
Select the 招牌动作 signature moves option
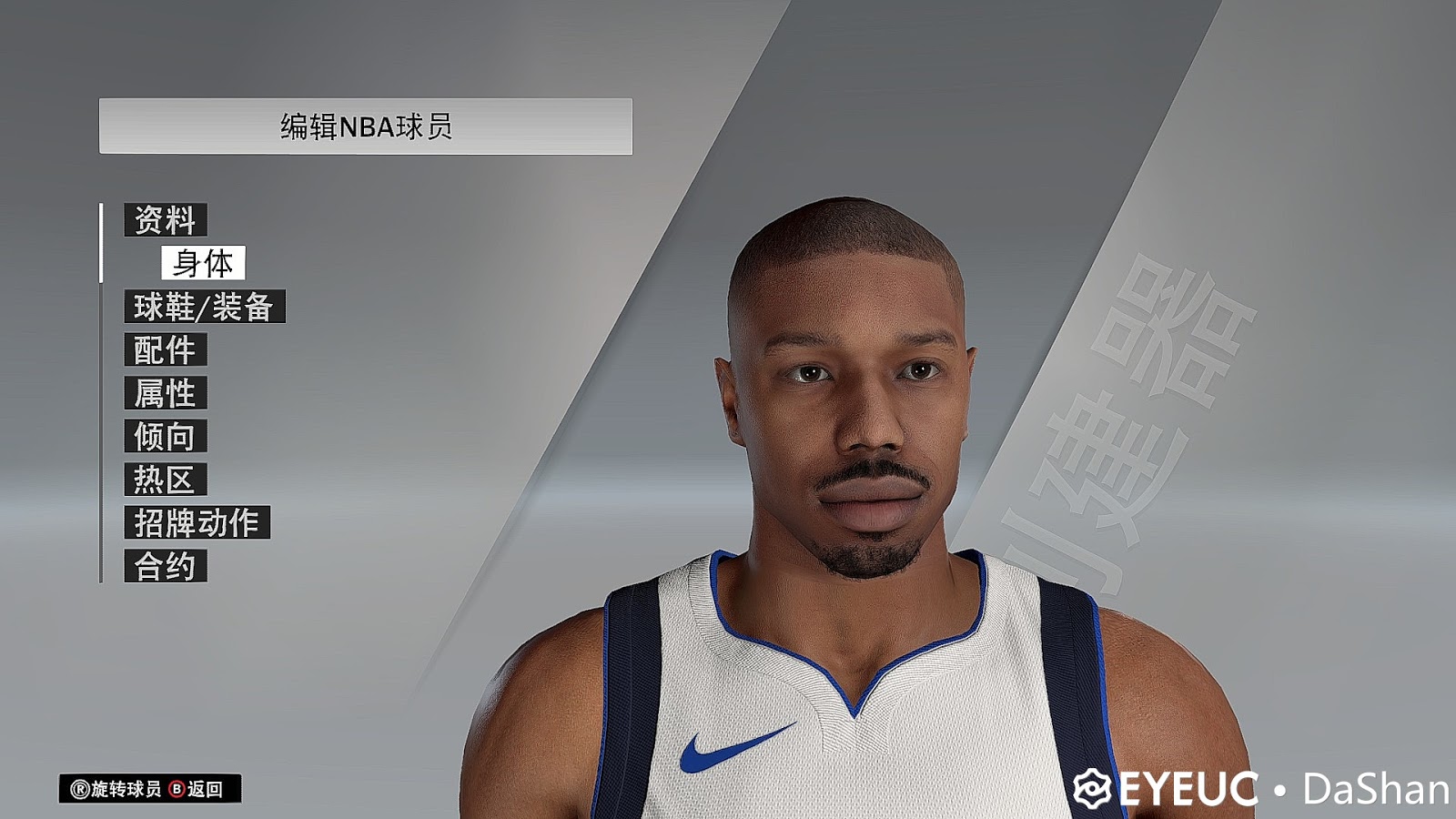coord(196,522)
